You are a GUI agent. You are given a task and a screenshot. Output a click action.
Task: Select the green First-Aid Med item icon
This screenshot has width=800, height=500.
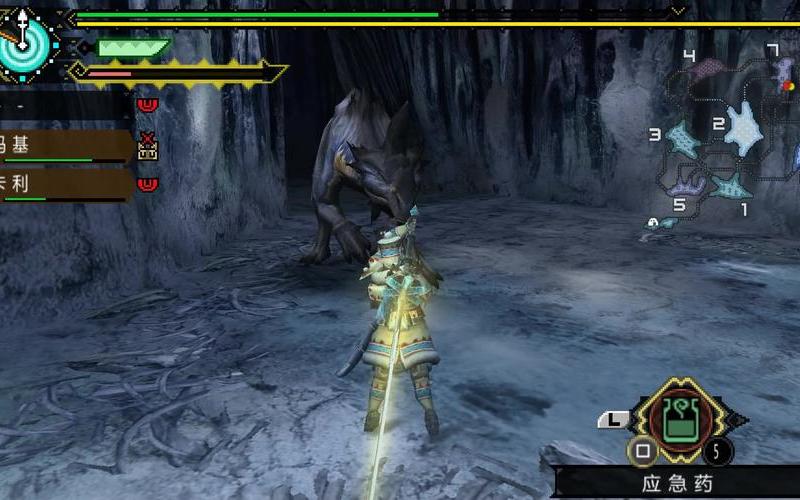(x=680, y=417)
